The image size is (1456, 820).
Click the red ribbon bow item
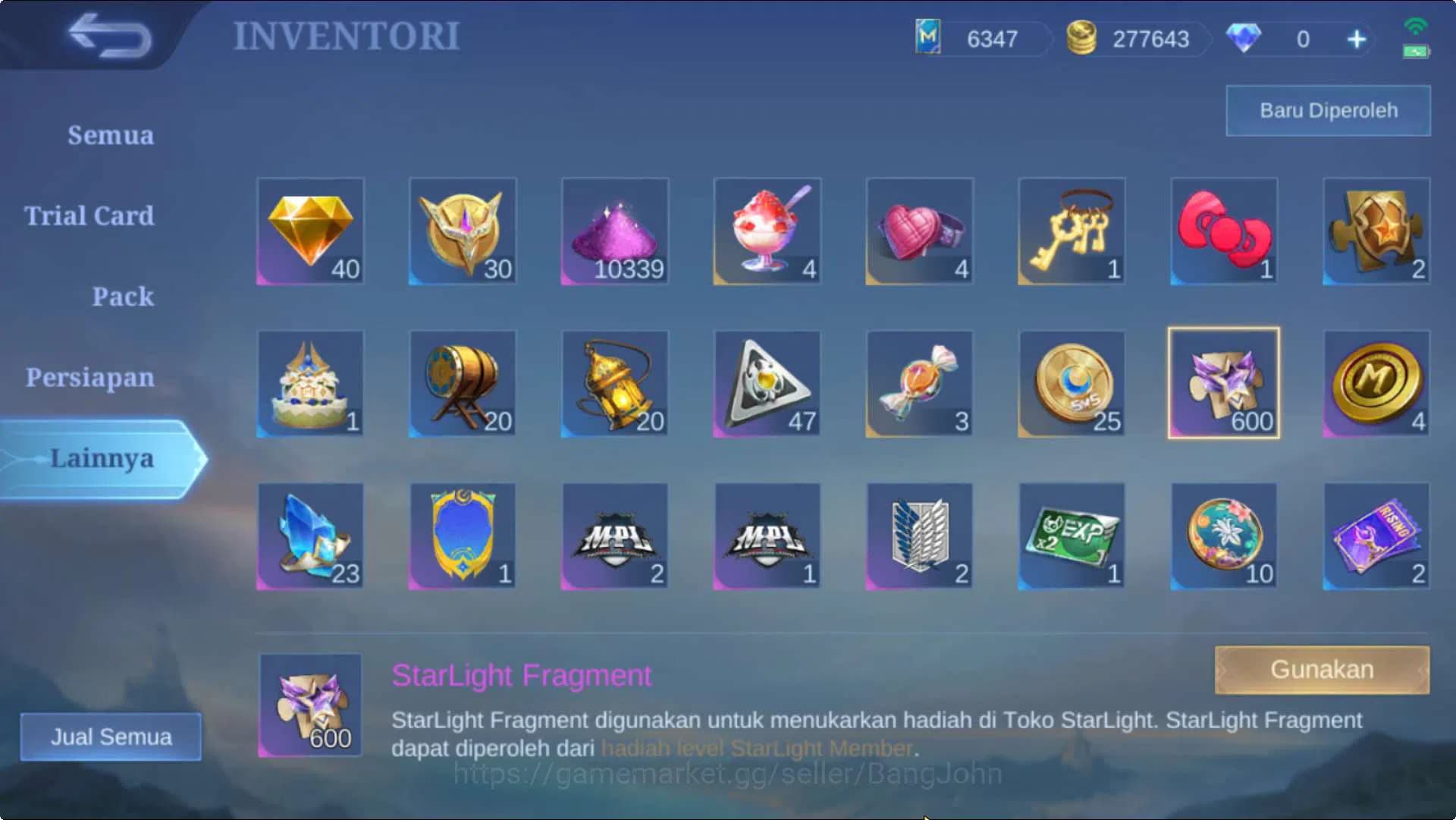pos(1223,231)
